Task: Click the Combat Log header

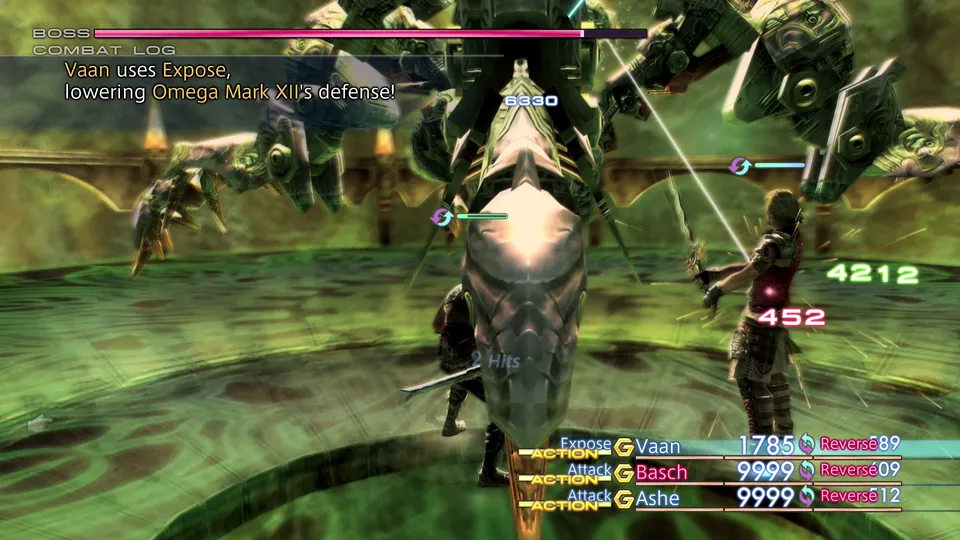Action: click(x=104, y=50)
